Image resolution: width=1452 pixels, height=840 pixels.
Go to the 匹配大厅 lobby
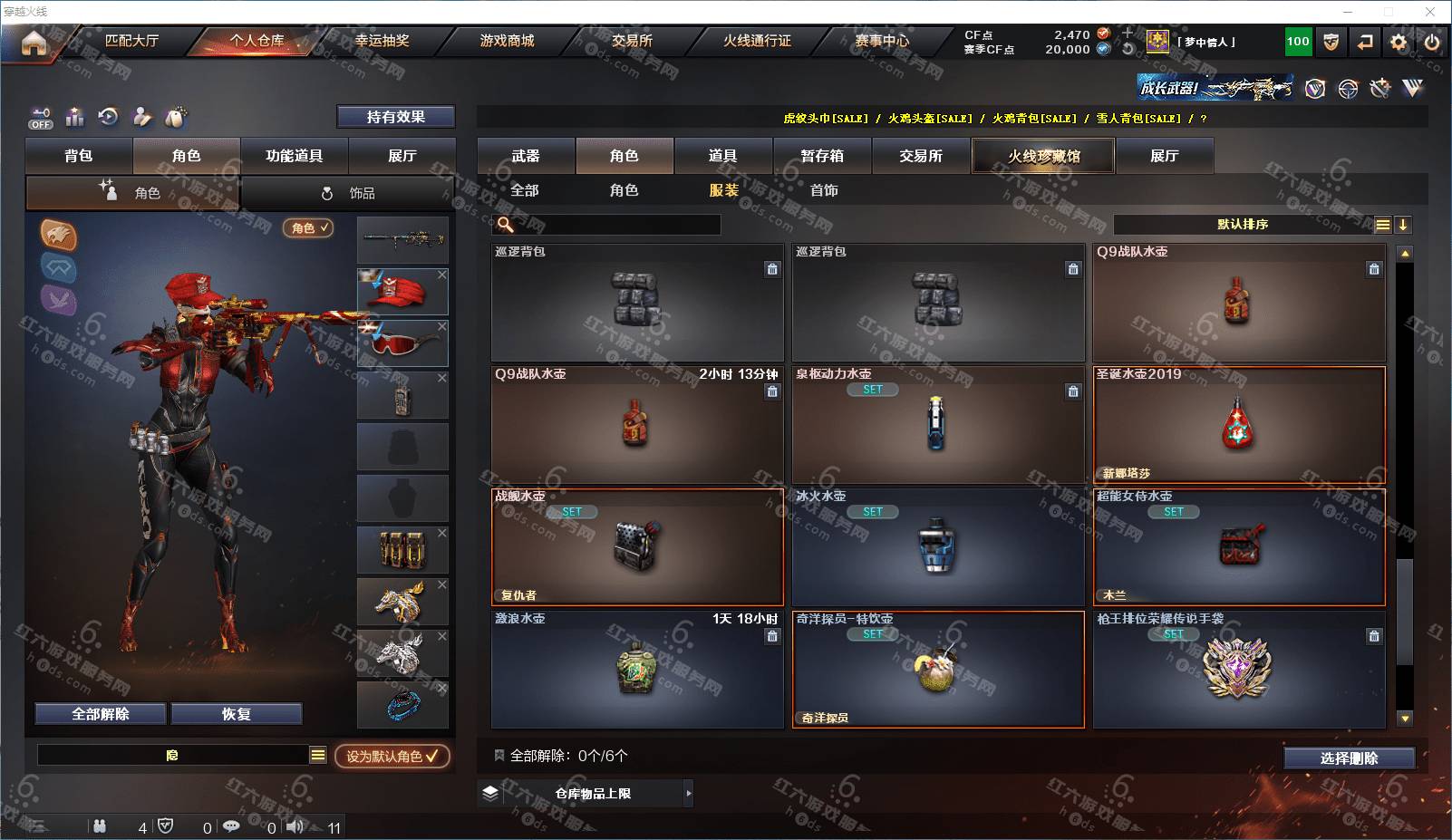coord(131,41)
